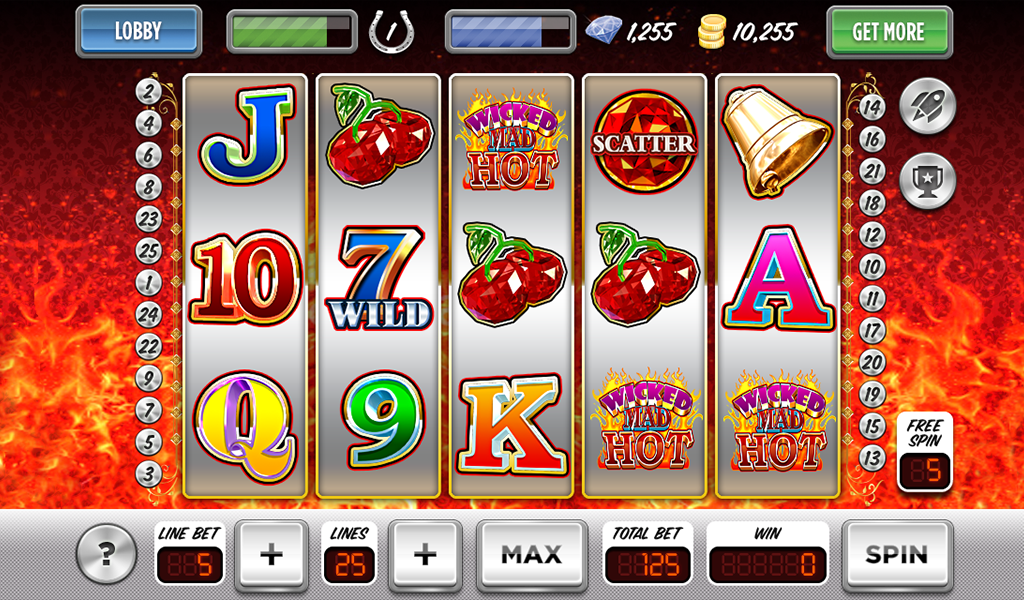The width and height of the screenshot is (1024, 600).
Task: Show payline number 14
Action: tap(872, 108)
